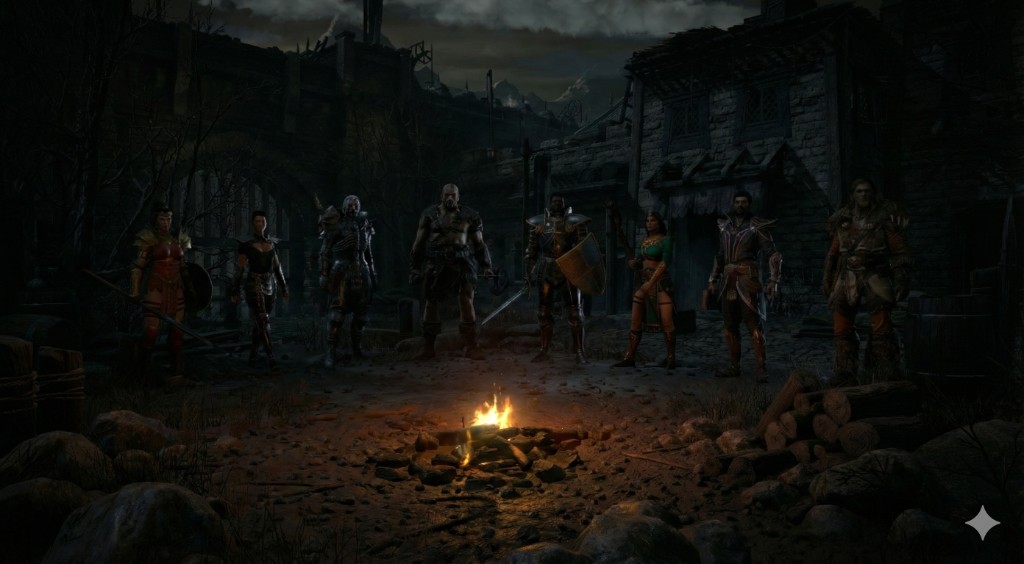Select the Sorceress in the green top
Image resolution: width=1024 pixels, height=564 pixels.
pyautogui.click(x=652, y=285)
